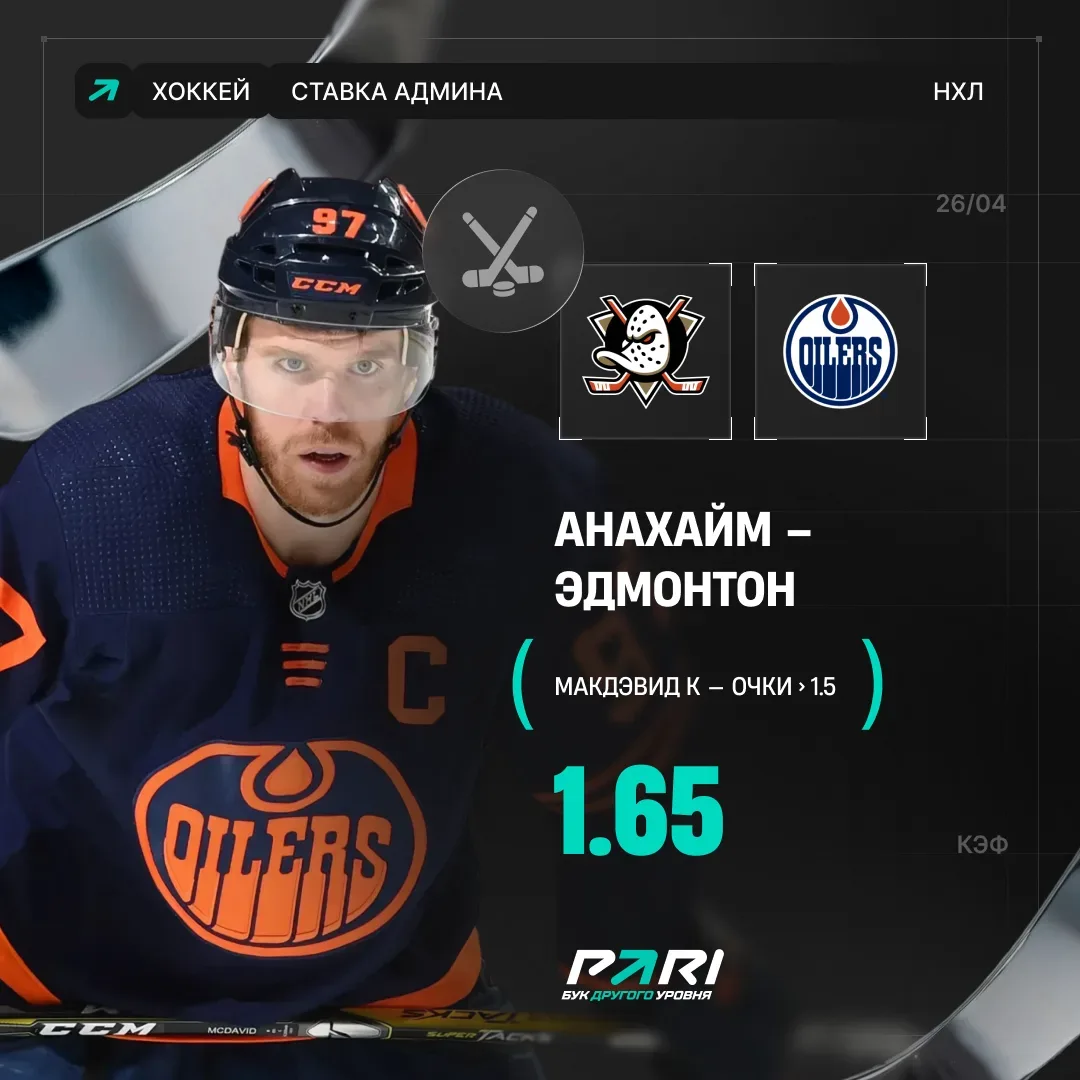Open the СТАВКА АДМИНА tag
This screenshot has height=1080, width=1080.
[396, 92]
